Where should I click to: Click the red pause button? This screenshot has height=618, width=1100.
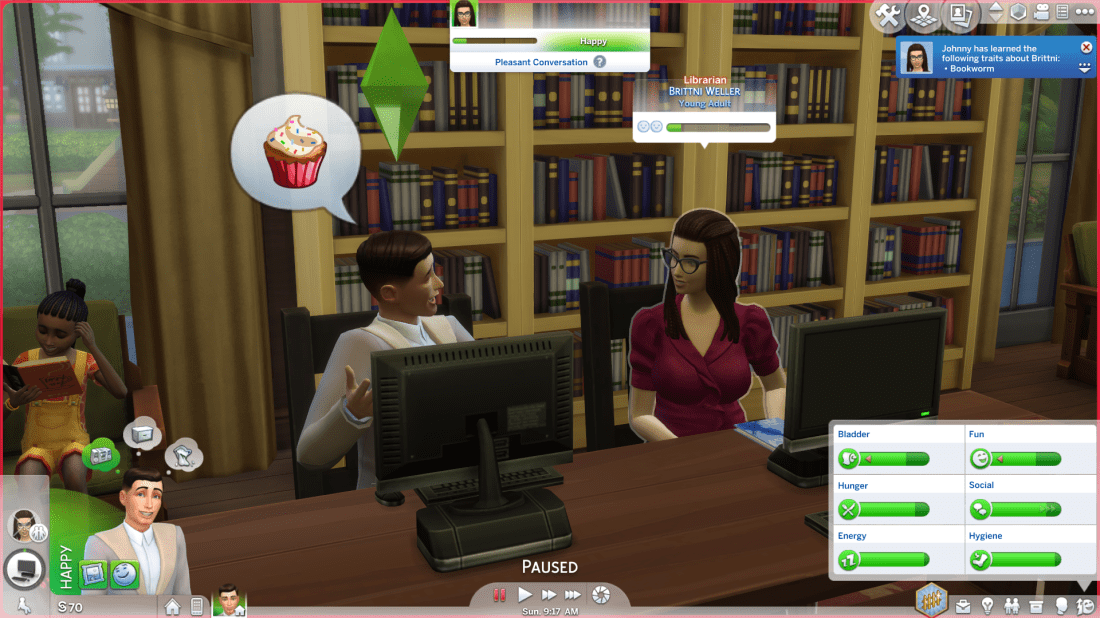coord(499,595)
